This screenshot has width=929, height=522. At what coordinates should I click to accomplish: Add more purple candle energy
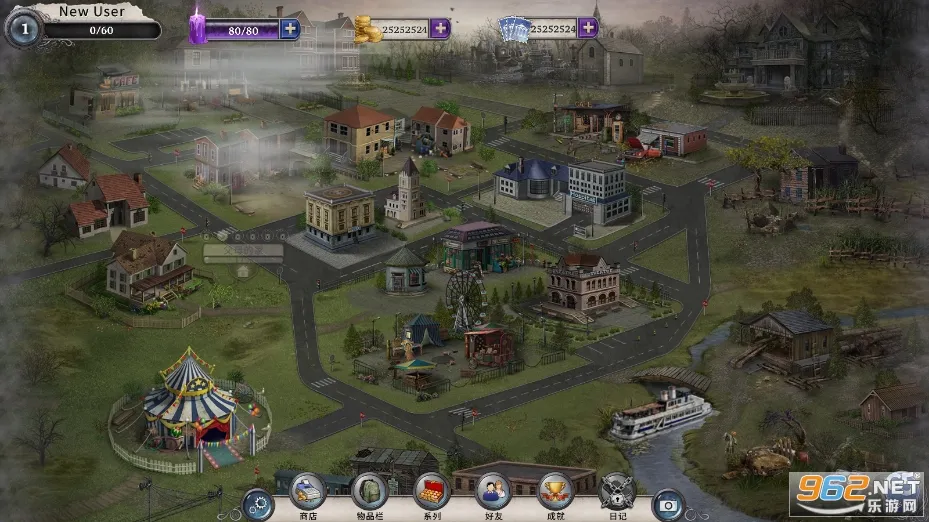290,28
